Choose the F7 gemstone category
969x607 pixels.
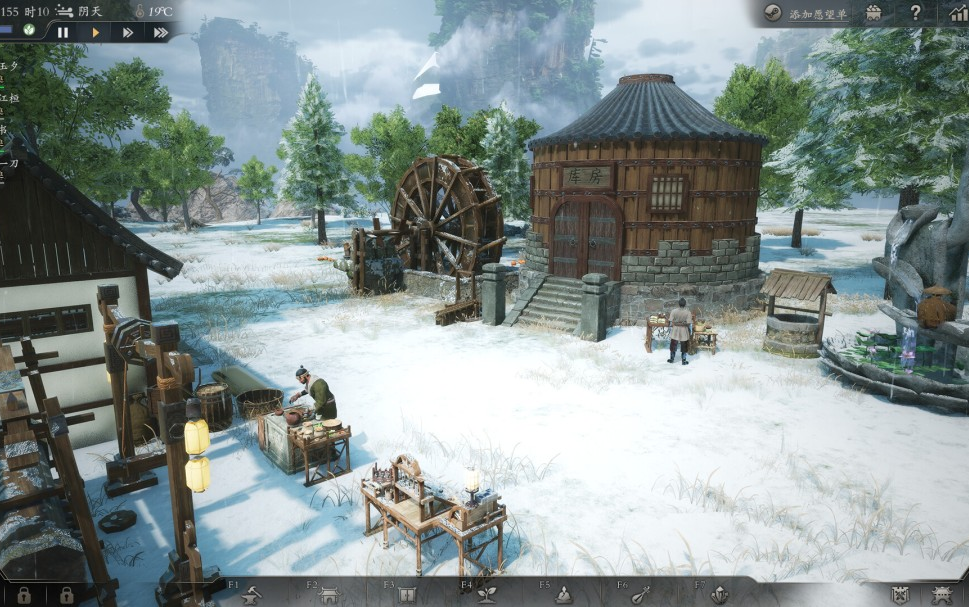click(x=718, y=594)
